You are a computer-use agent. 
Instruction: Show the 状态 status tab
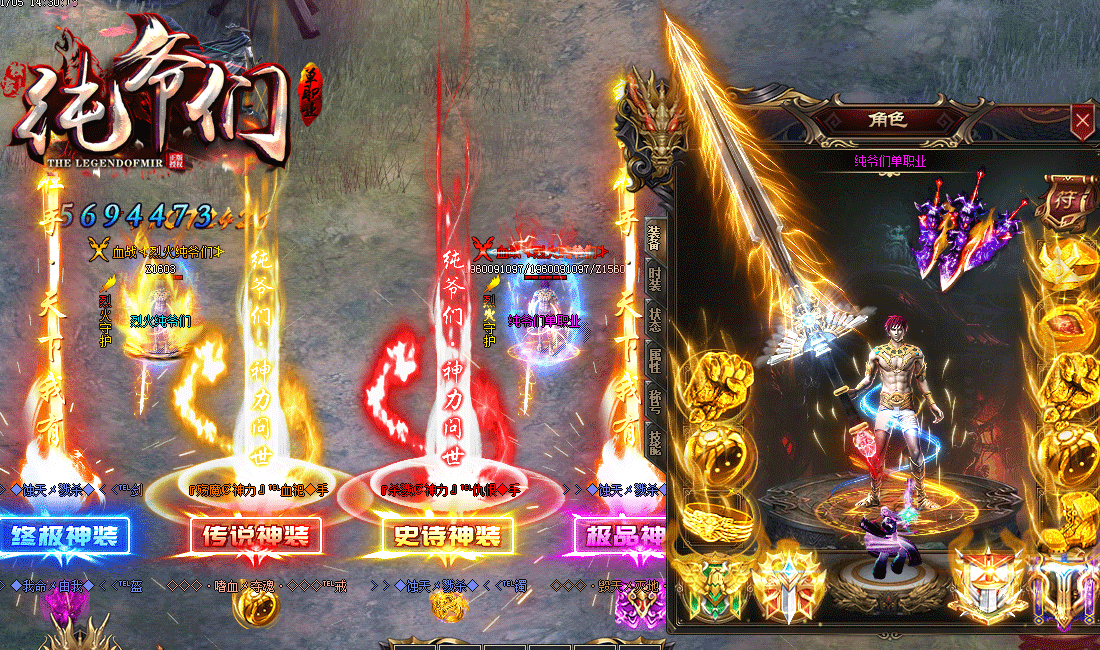click(654, 320)
